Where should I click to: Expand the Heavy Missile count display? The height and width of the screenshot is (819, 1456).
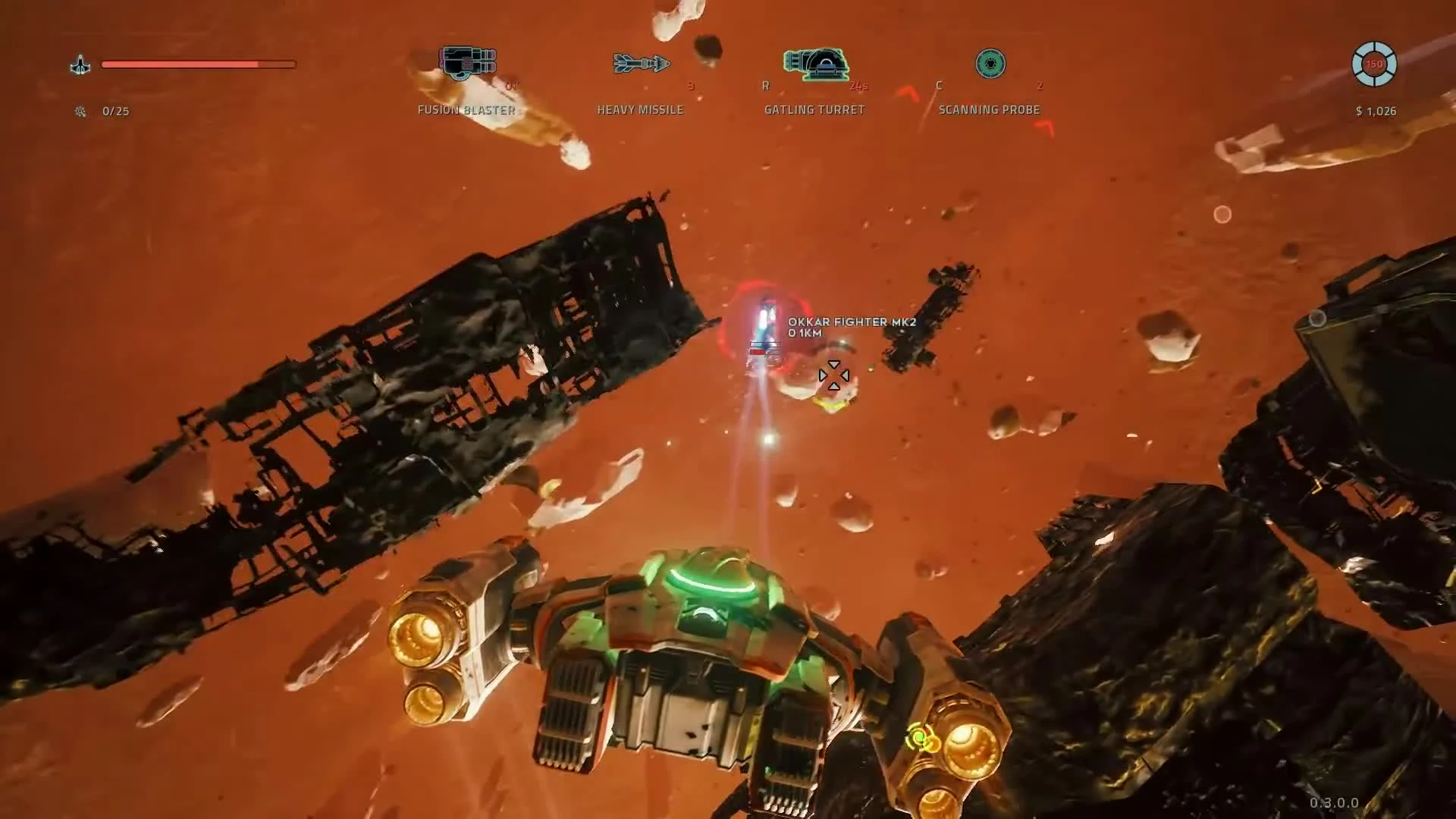click(689, 86)
